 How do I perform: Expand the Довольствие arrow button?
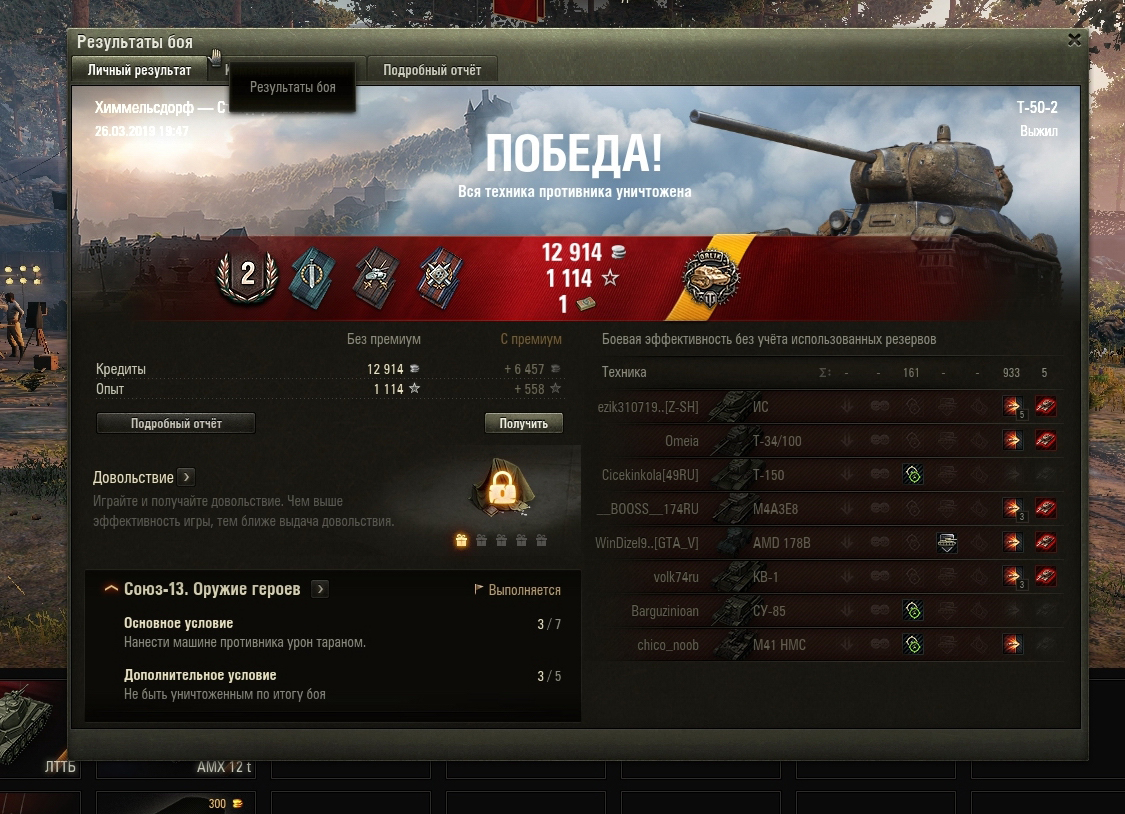[186, 477]
